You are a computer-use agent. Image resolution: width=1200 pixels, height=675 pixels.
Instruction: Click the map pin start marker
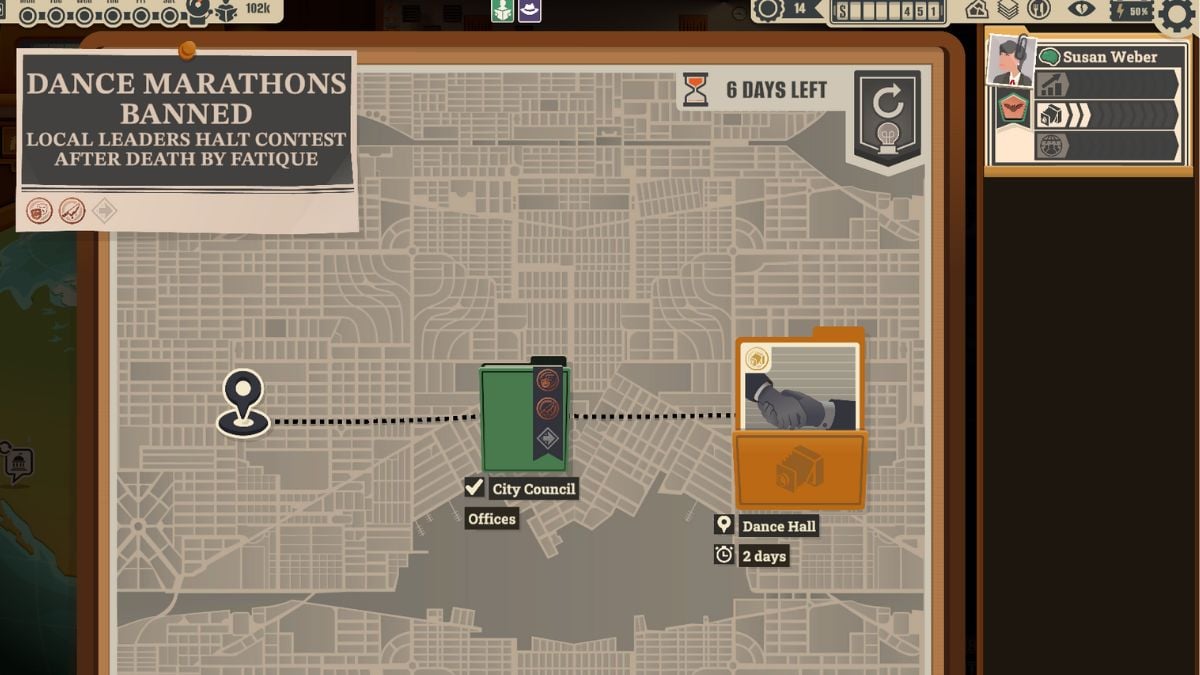click(244, 401)
